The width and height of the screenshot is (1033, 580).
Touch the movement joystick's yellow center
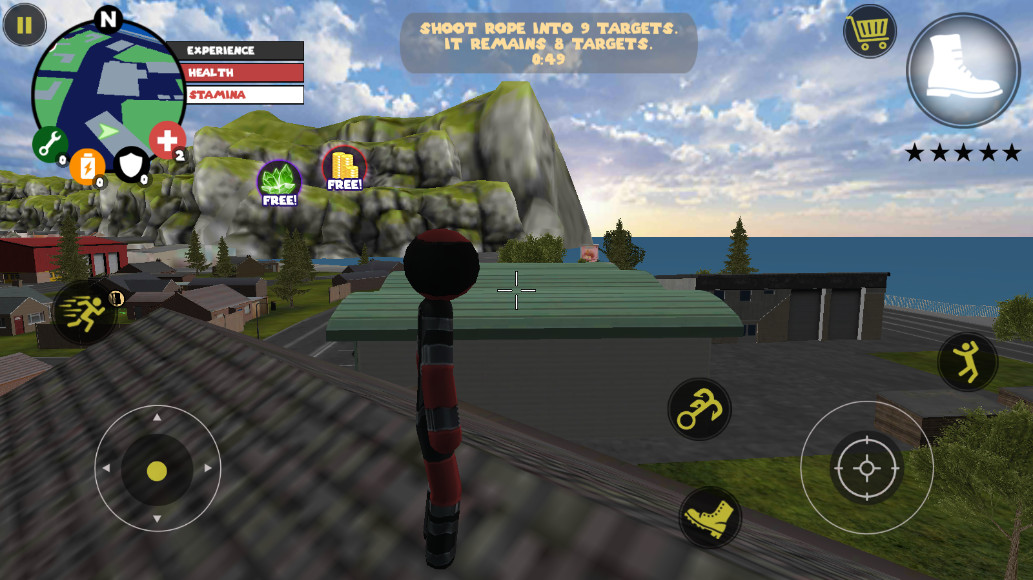[157, 470]
